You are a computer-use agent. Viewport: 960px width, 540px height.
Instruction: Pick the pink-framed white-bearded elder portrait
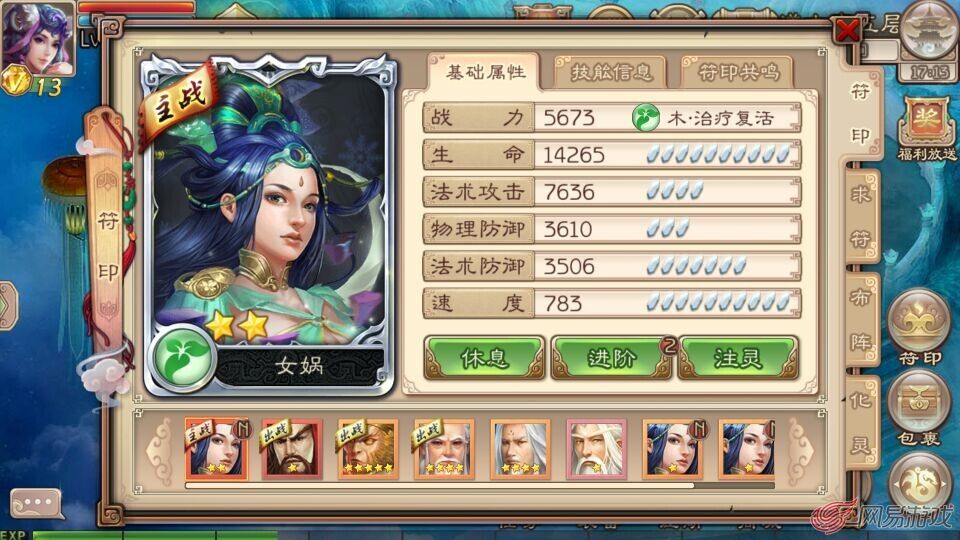click(596, 447)
